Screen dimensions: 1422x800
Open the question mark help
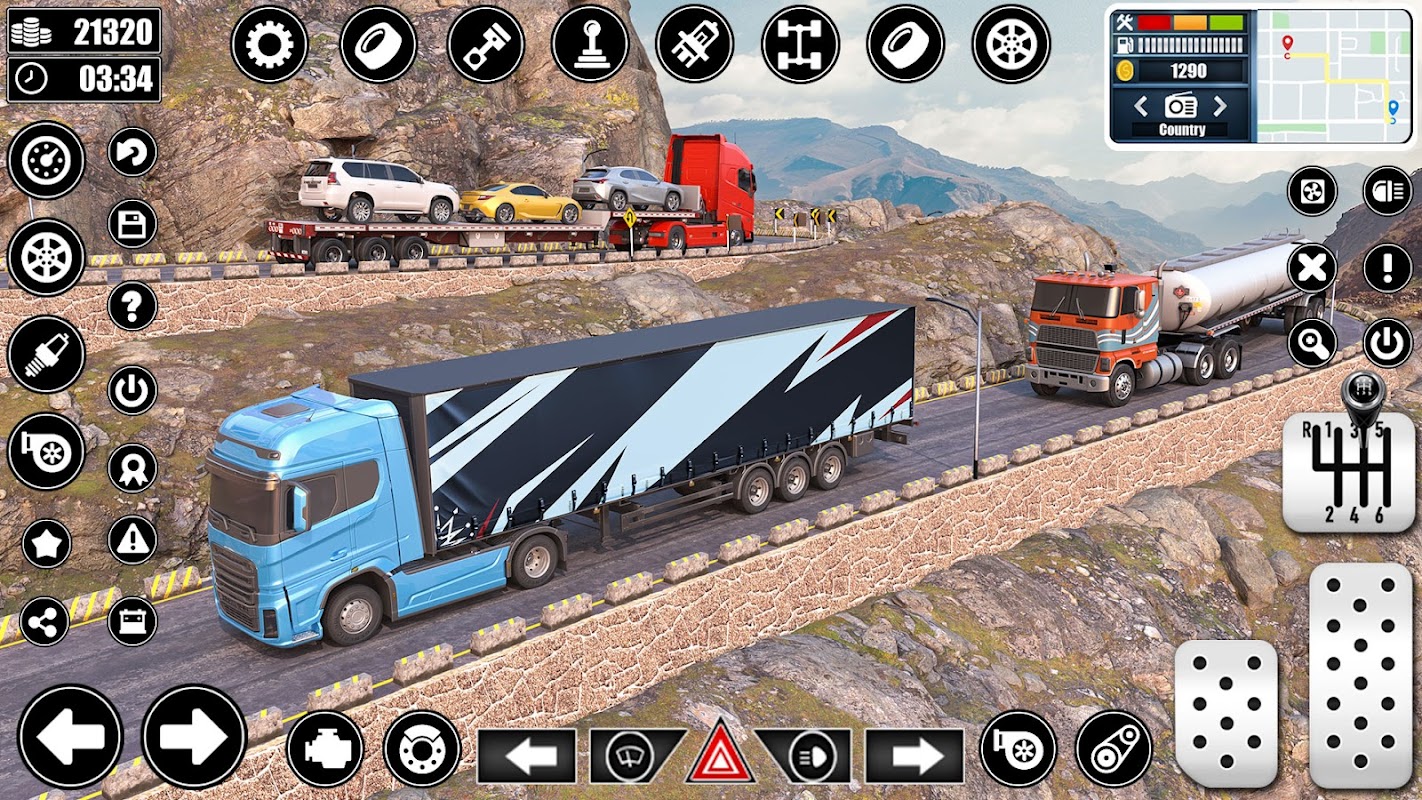click(132, 305)
